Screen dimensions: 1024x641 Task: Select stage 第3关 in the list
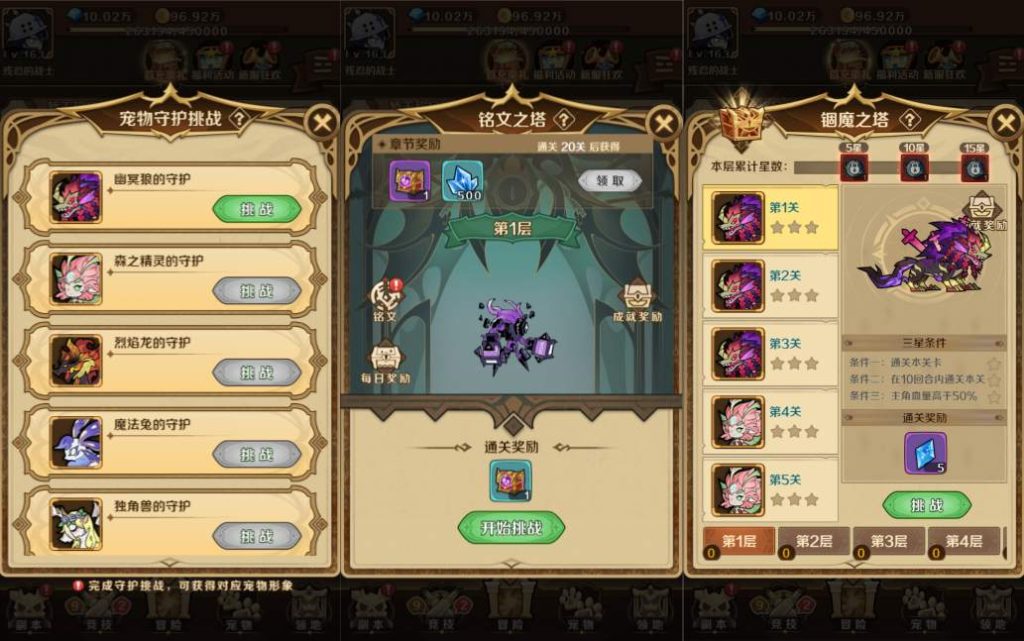pyautogui.click(x=774, y=354)
